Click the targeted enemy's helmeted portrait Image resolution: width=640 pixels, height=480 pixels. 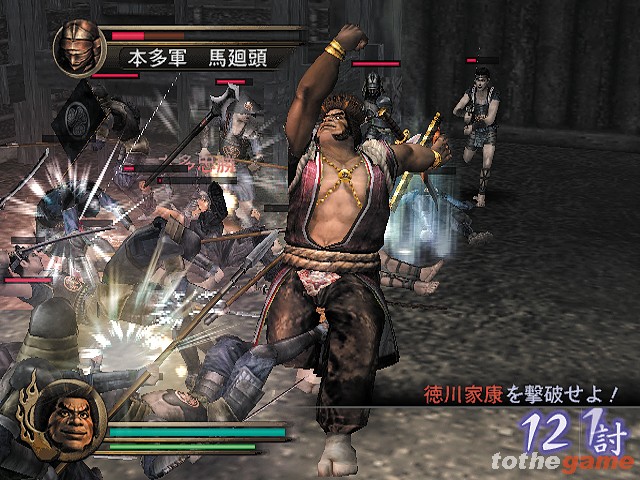tap(78, 47)
